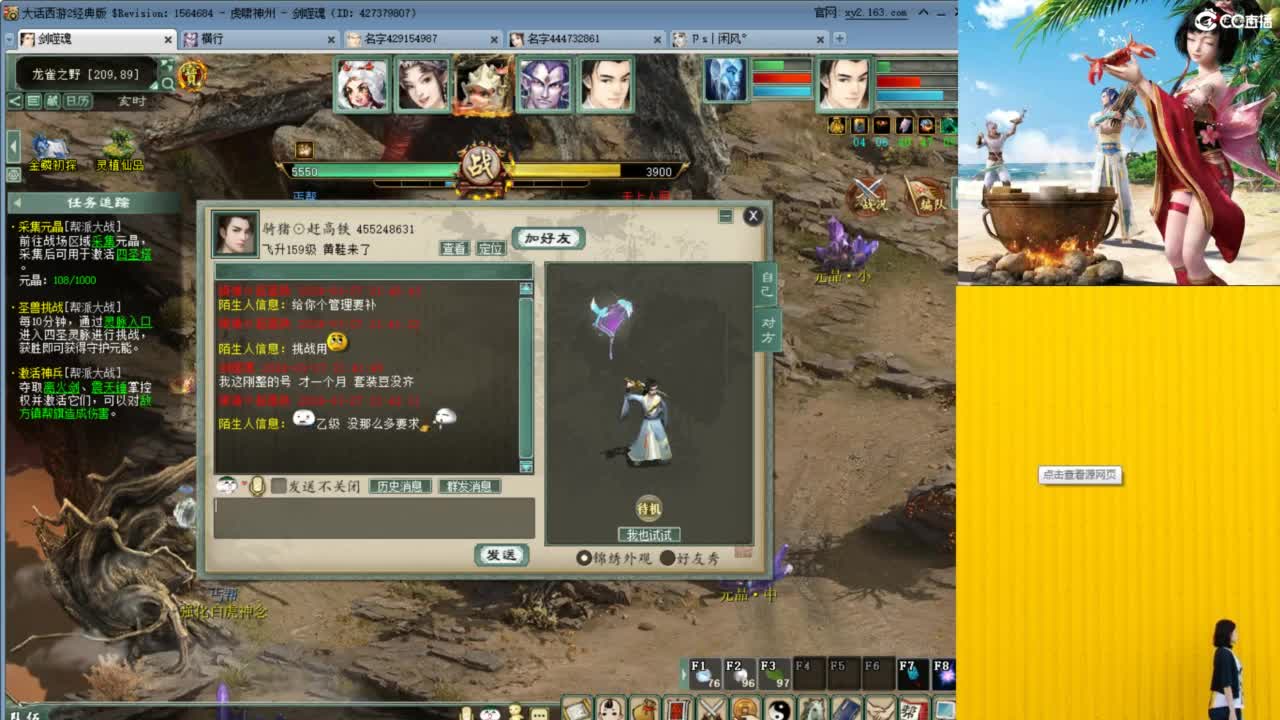Enable the 发送不关闭 checkbox in the chat dialog
This screenshot has height=720, width=1280.
coord(279,486)
